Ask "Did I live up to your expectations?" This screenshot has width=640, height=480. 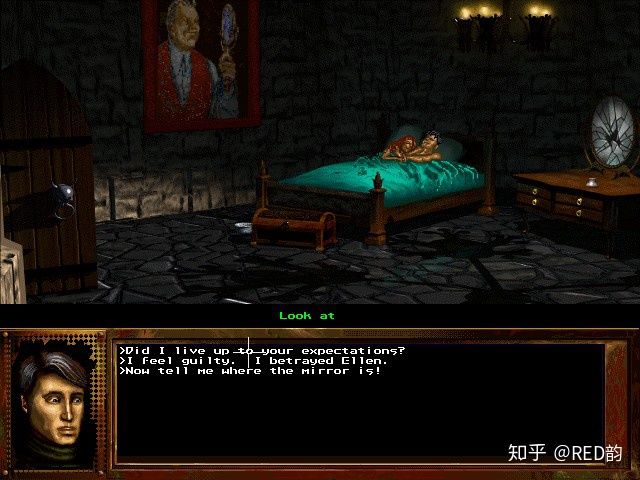[x=262, y=350]
